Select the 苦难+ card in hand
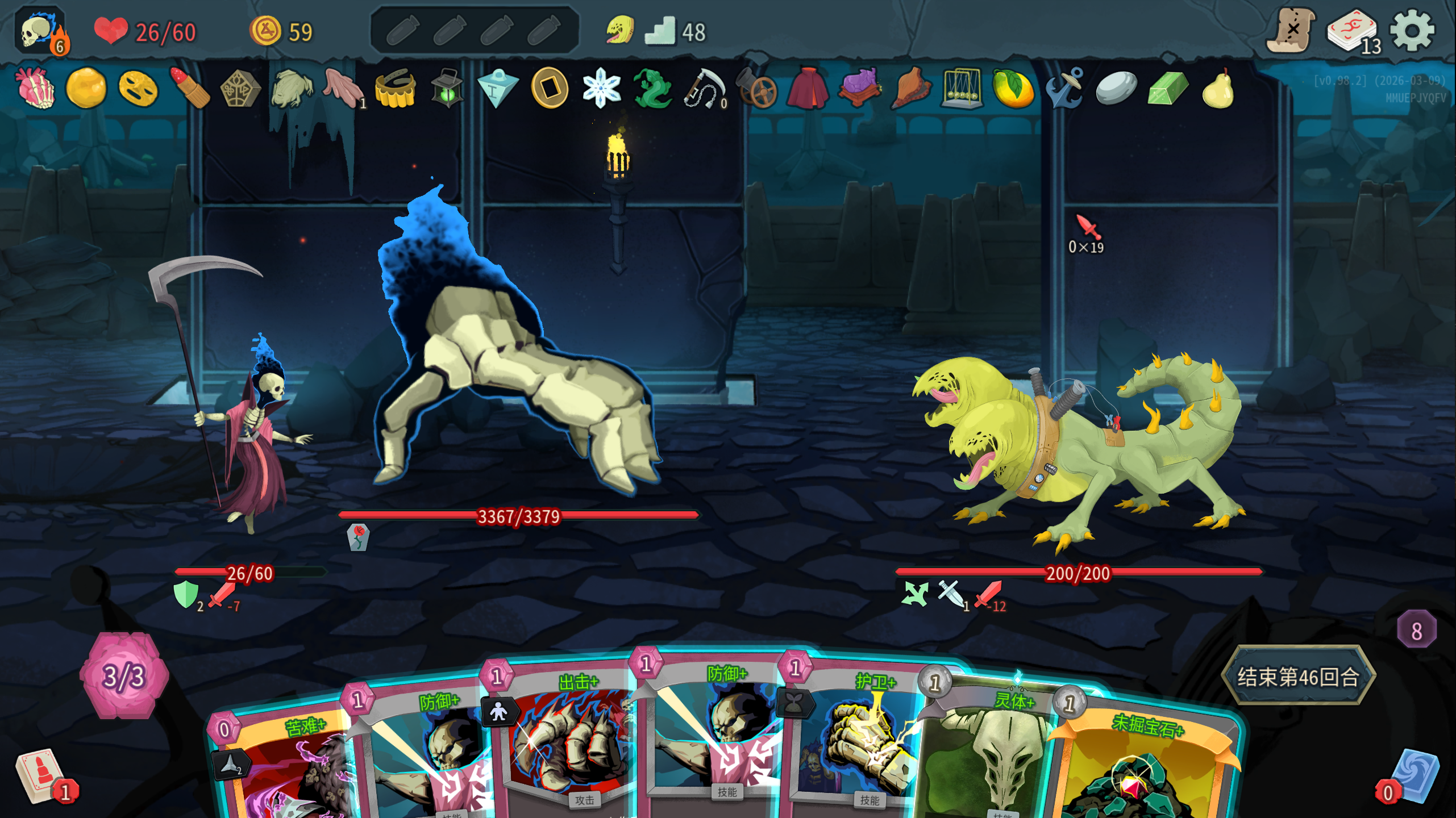The width and height of the screenshot is (1456, 818). coord(284,767)
